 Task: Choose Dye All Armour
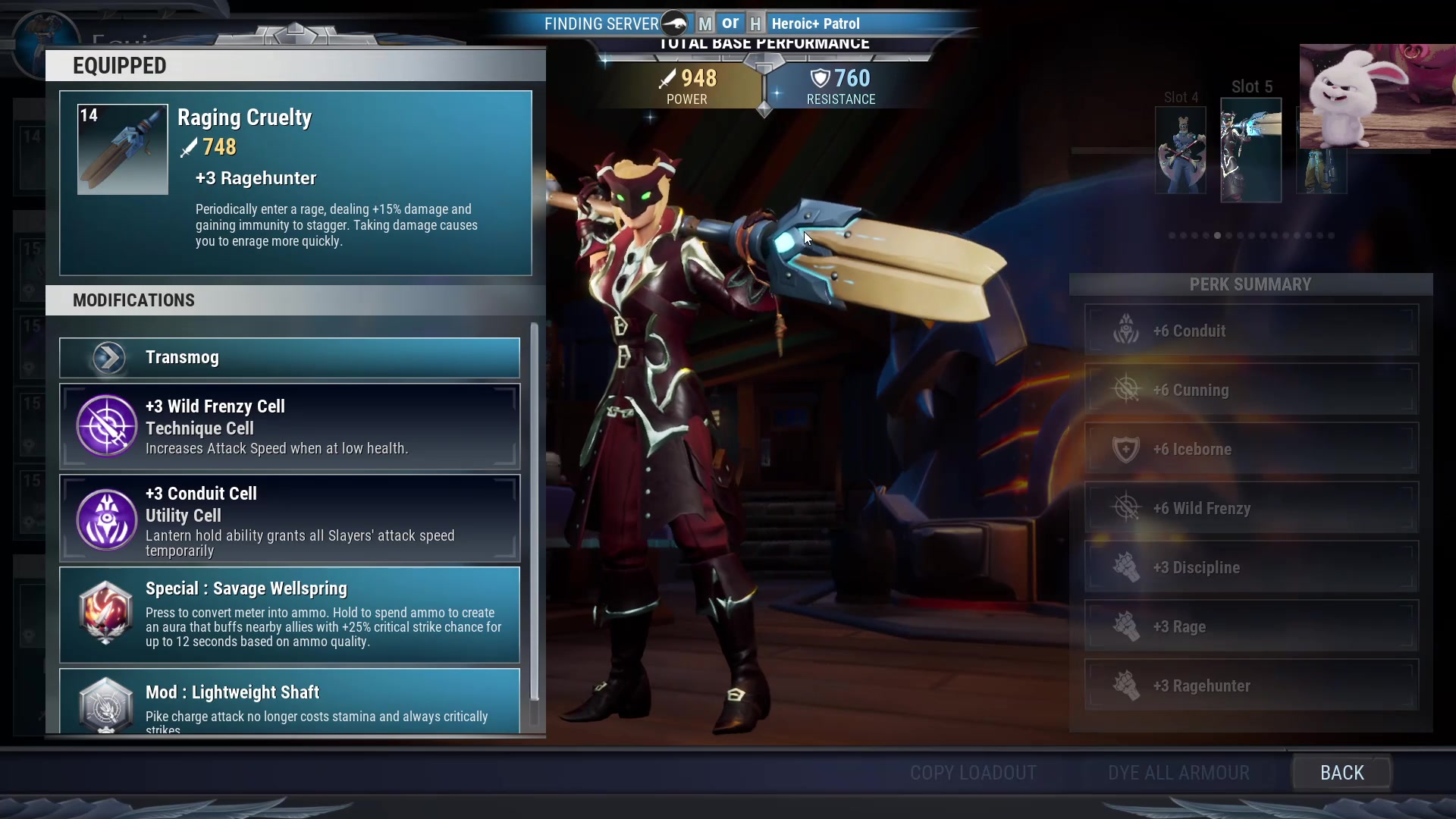pos(1178,773)
